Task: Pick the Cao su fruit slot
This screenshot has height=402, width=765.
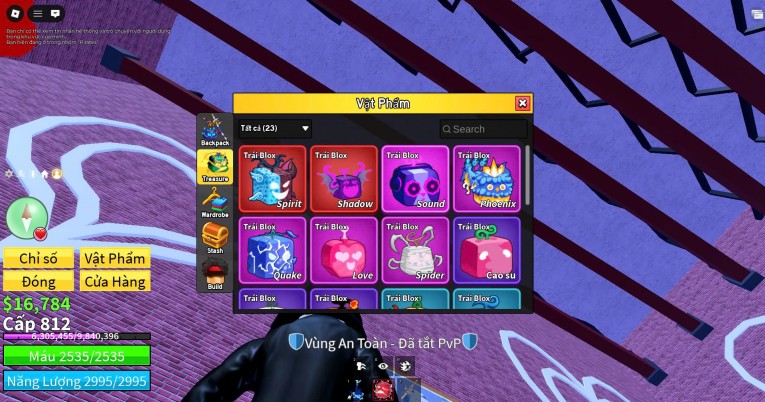Action: coord(486,250)
